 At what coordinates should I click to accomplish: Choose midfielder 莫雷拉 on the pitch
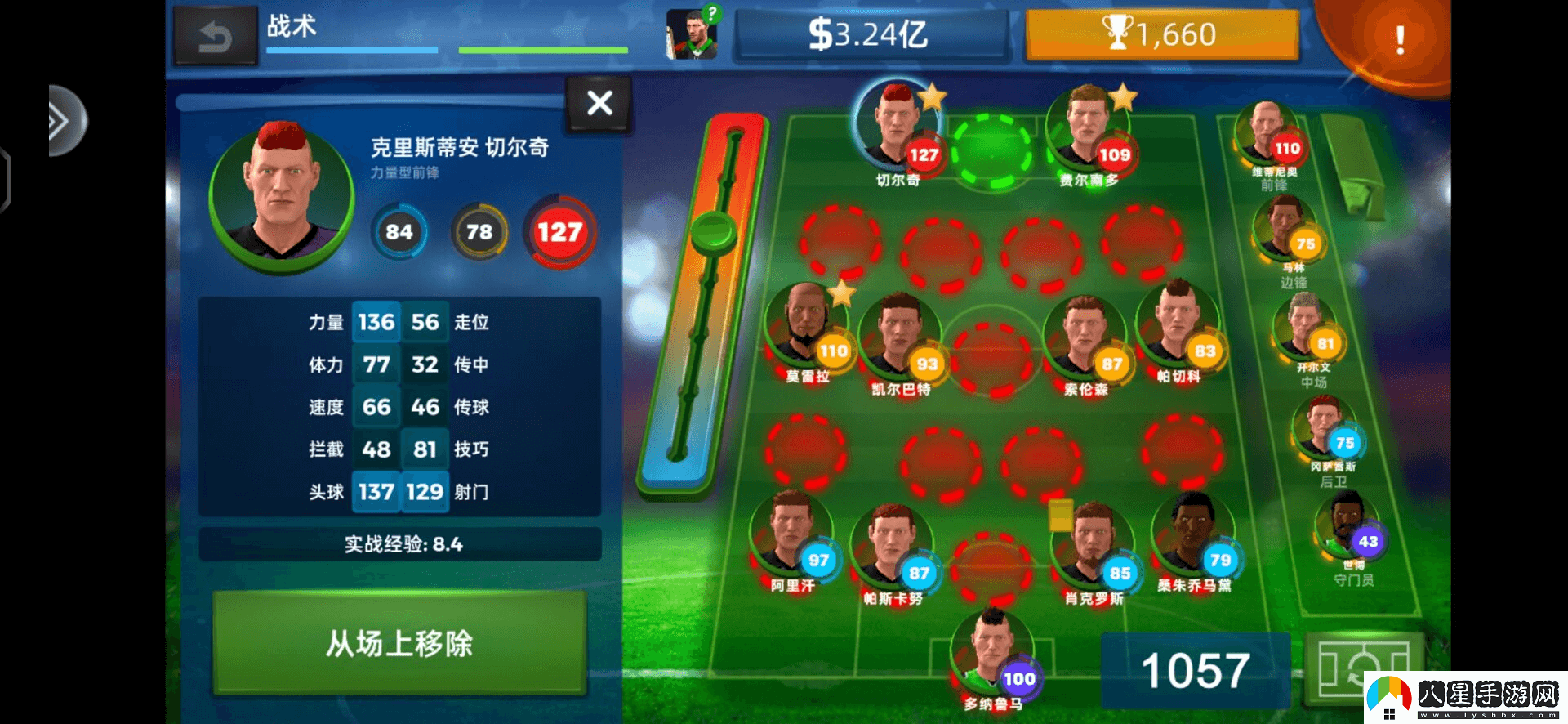806,327
